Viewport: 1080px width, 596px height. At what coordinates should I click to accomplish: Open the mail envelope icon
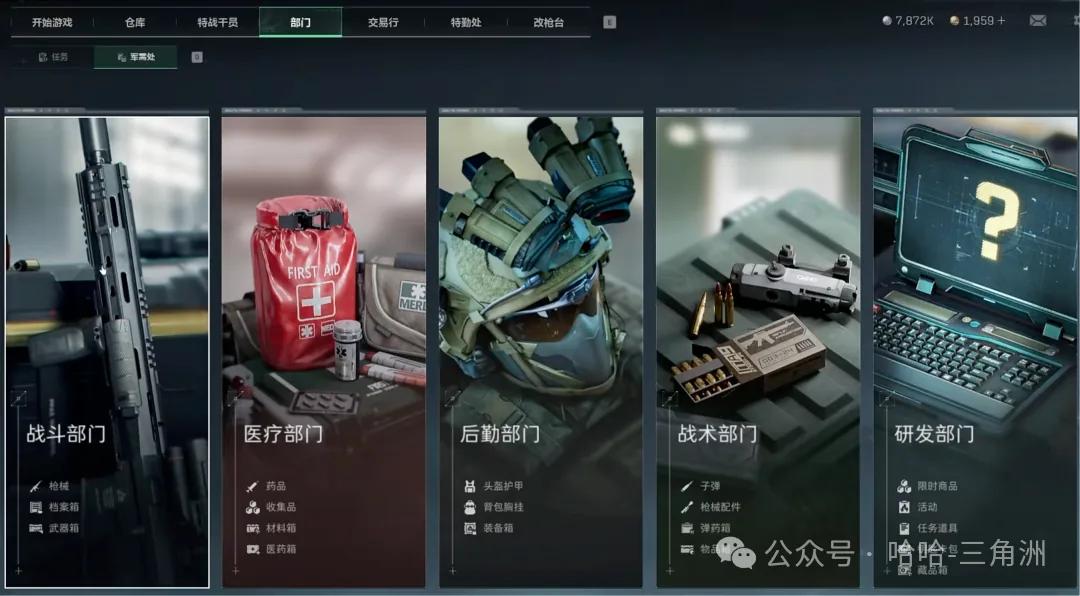1038,20
